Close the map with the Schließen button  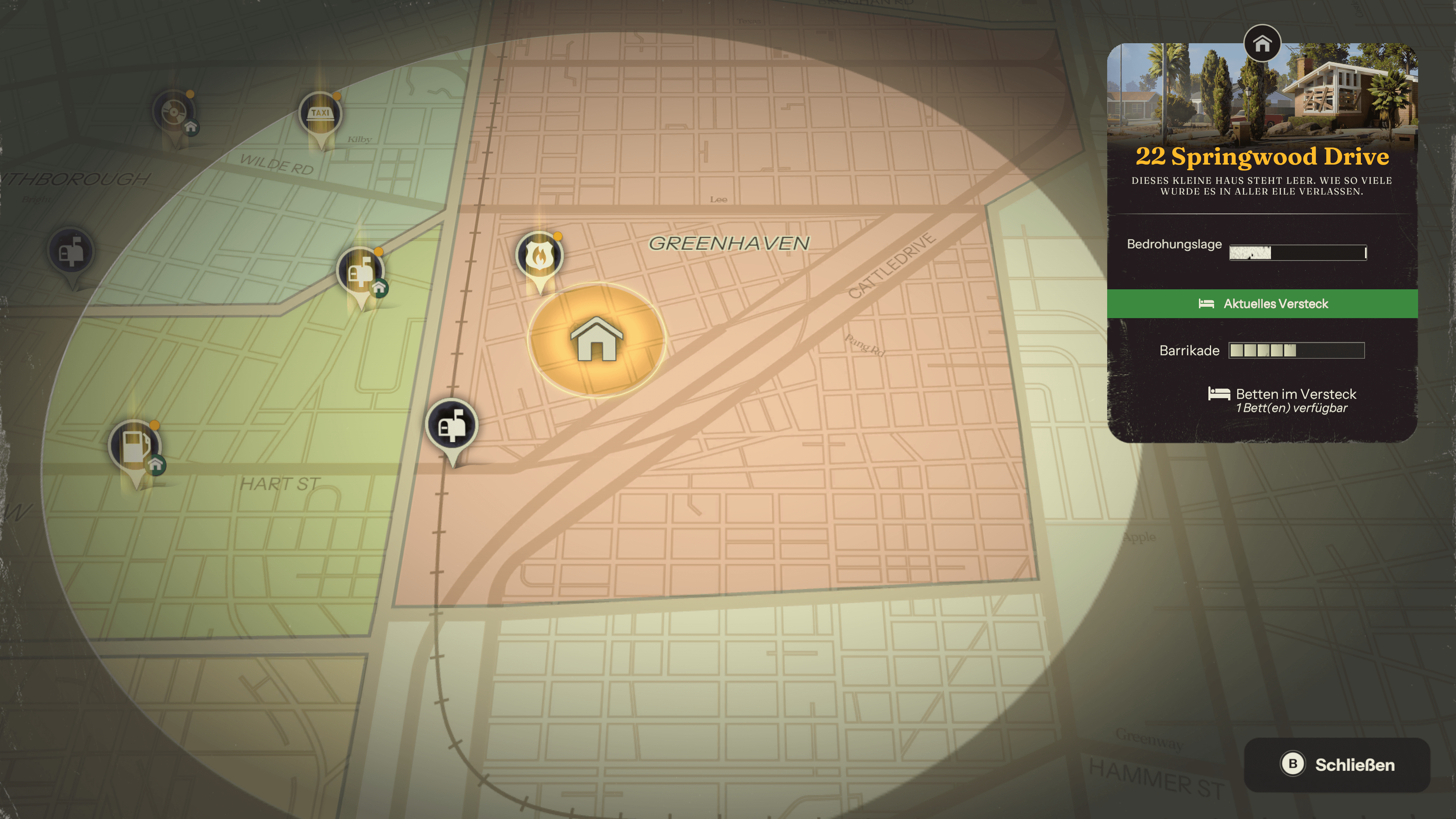point(1337,764)
